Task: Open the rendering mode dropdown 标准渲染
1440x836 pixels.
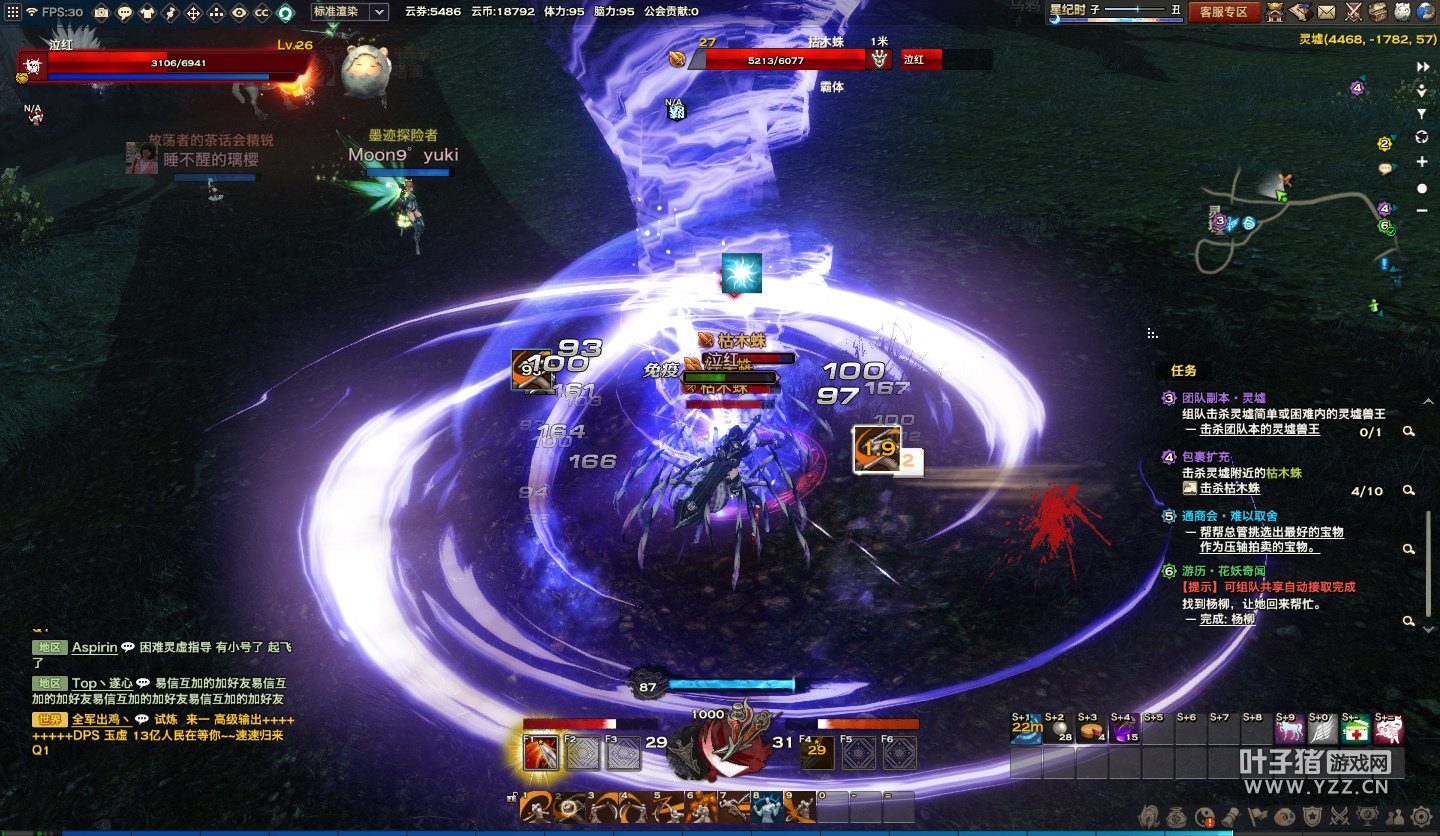Action: coord(349,12)
